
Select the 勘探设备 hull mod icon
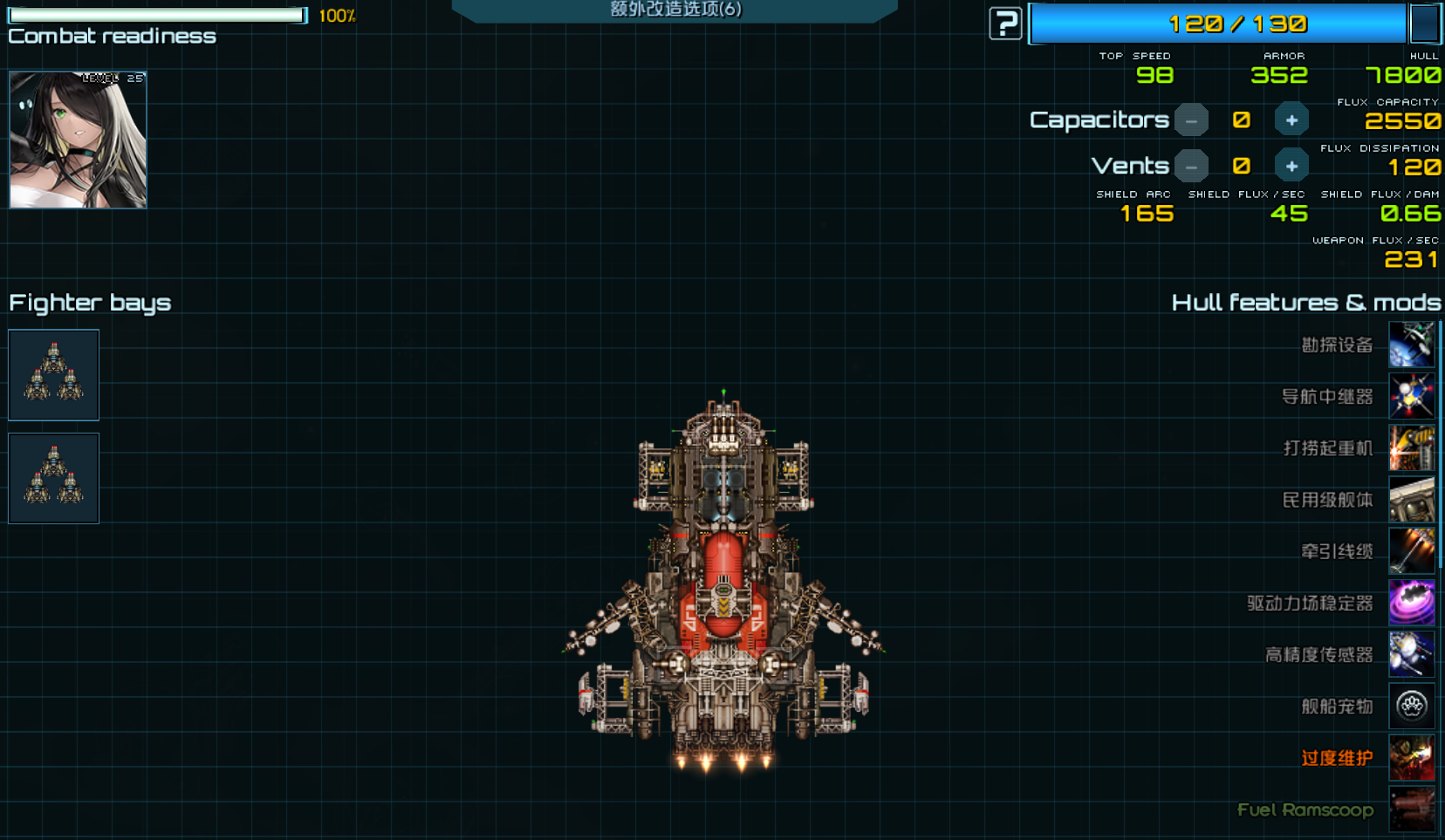(1411, 345)
